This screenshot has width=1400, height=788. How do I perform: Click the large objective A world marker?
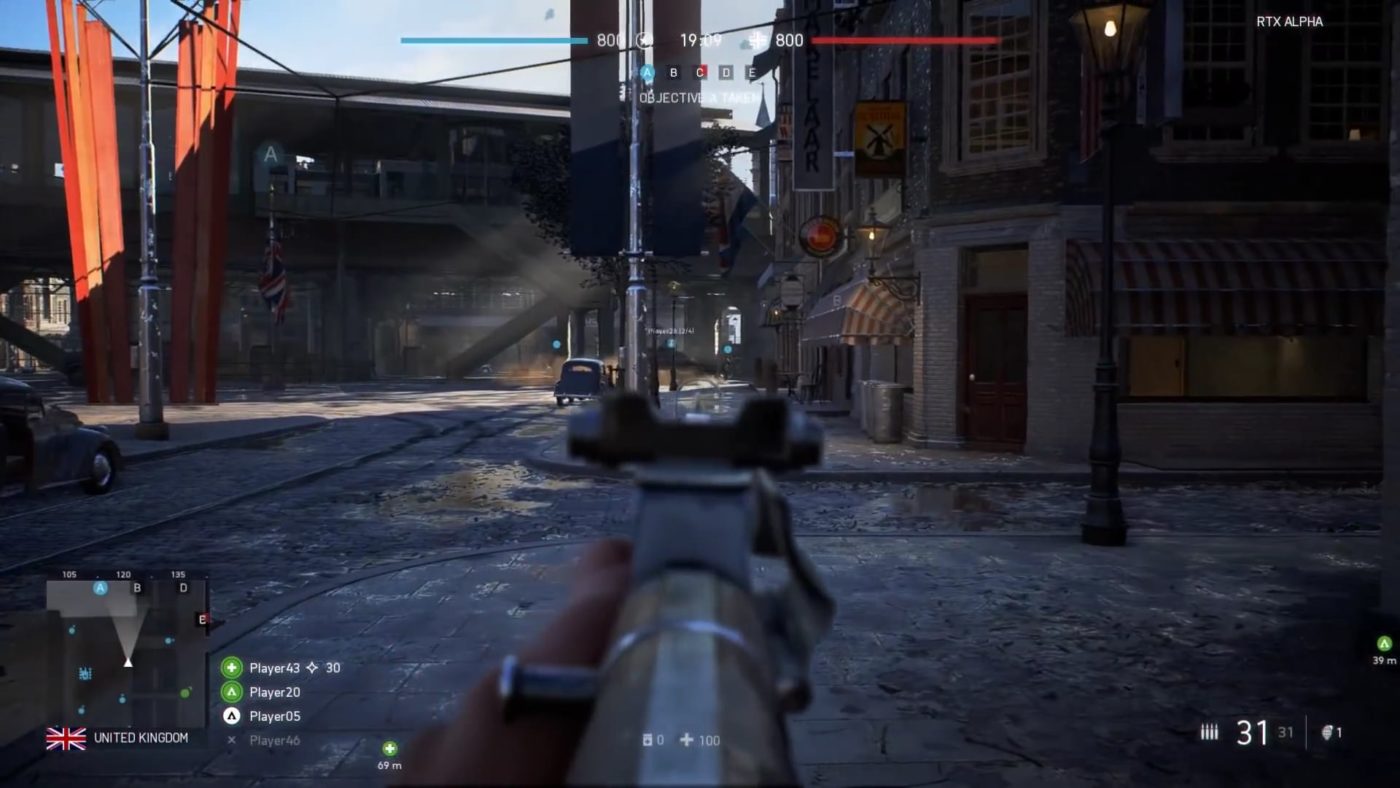(x=269, y=155)
